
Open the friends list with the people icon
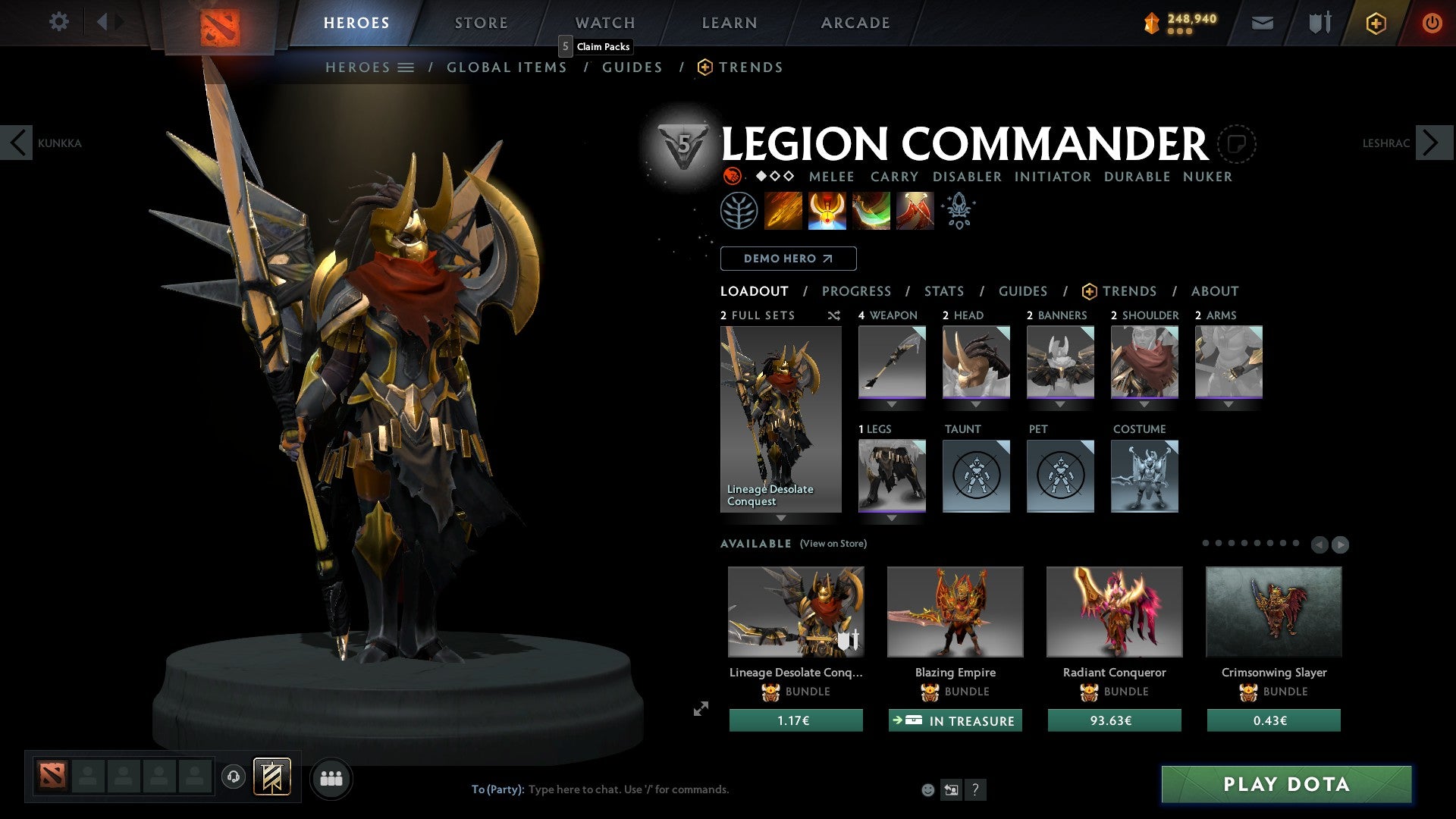point(331,777)
